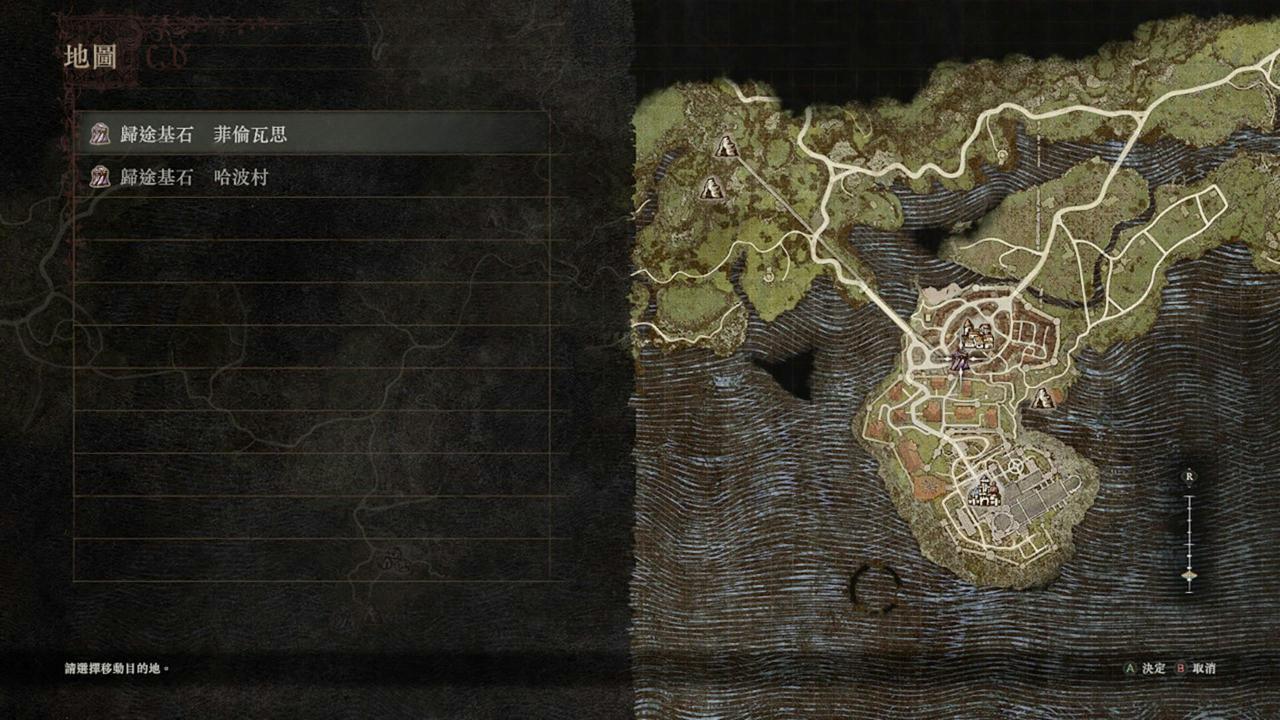Click the purple portcrystal marker on the map
1280x720 pixels.
click(x=960, y=362)
